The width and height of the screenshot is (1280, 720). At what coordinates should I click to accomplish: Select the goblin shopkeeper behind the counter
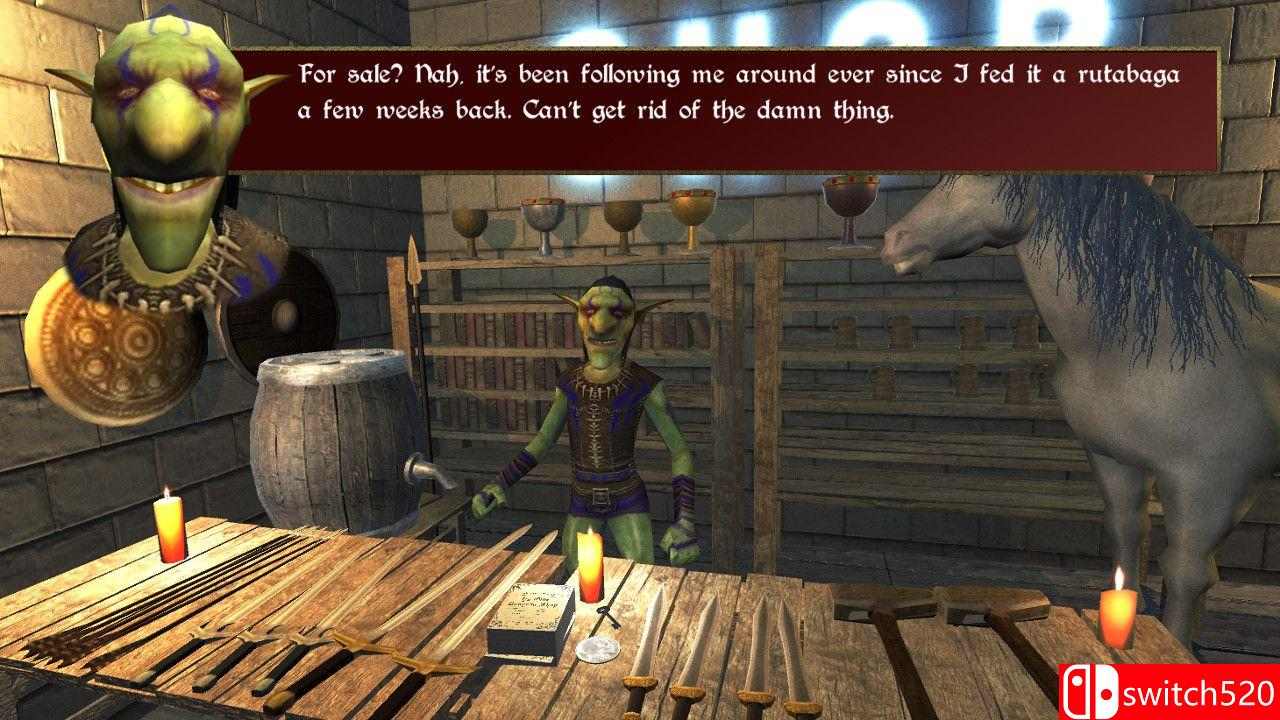click(600, 420)
